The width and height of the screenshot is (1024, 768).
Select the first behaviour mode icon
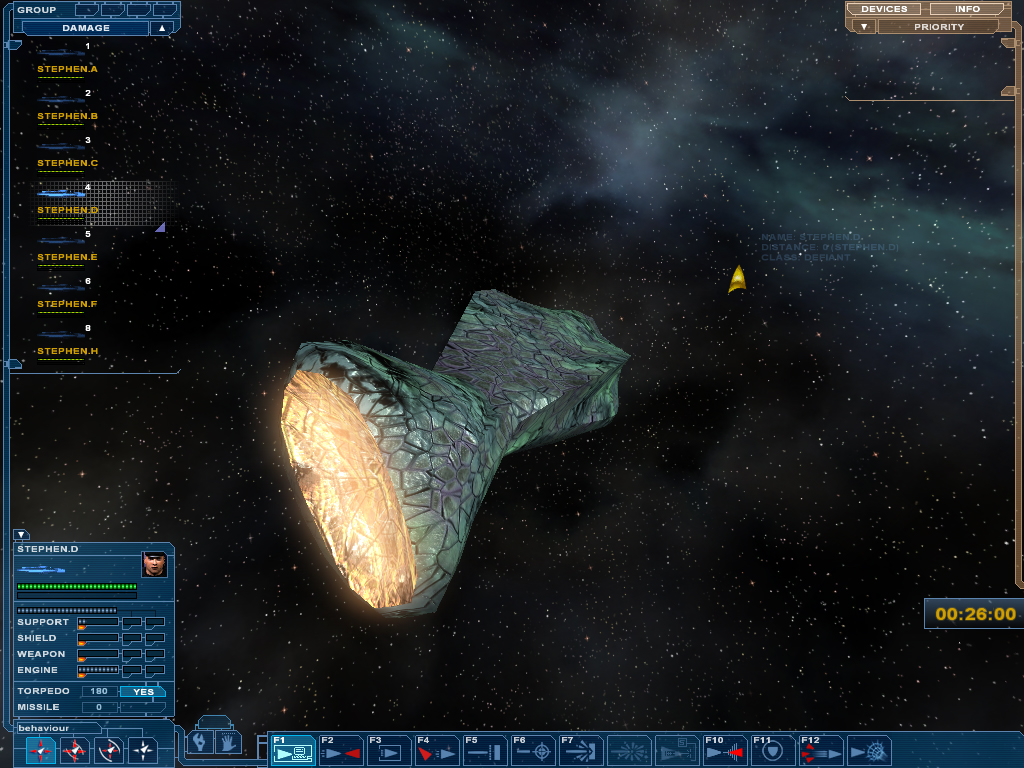point(41,749)
